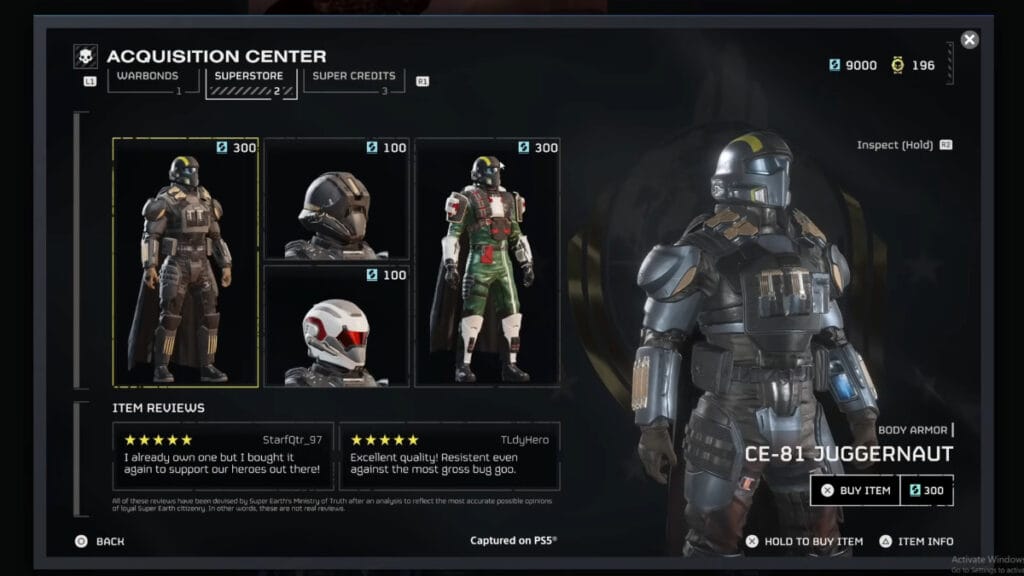Select the Superstore tab
The height and width of the screenshot is (576, 1024).
pos(250,77)
